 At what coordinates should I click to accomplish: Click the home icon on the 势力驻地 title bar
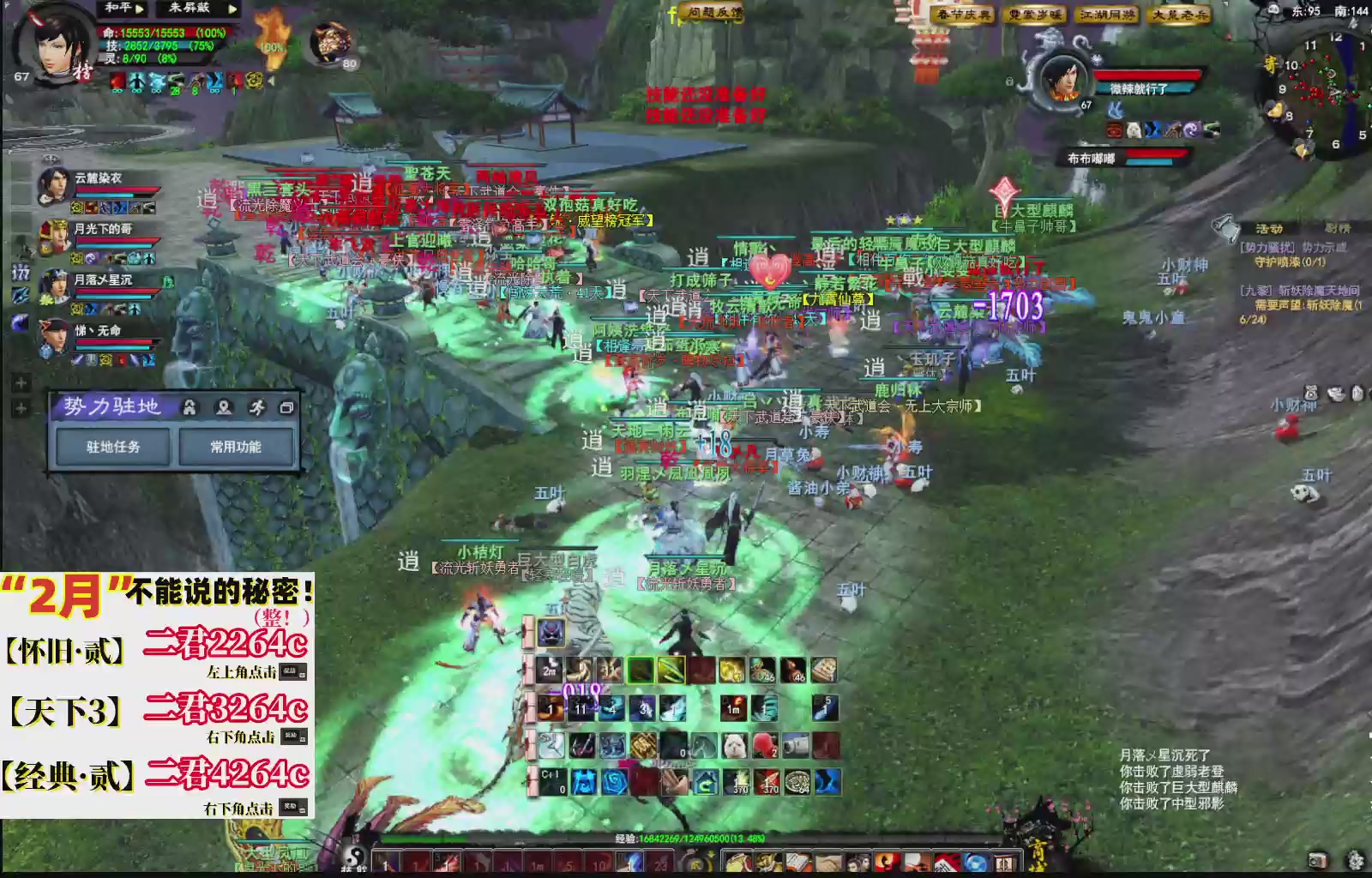pyautogui.click(x=190, y=408)
